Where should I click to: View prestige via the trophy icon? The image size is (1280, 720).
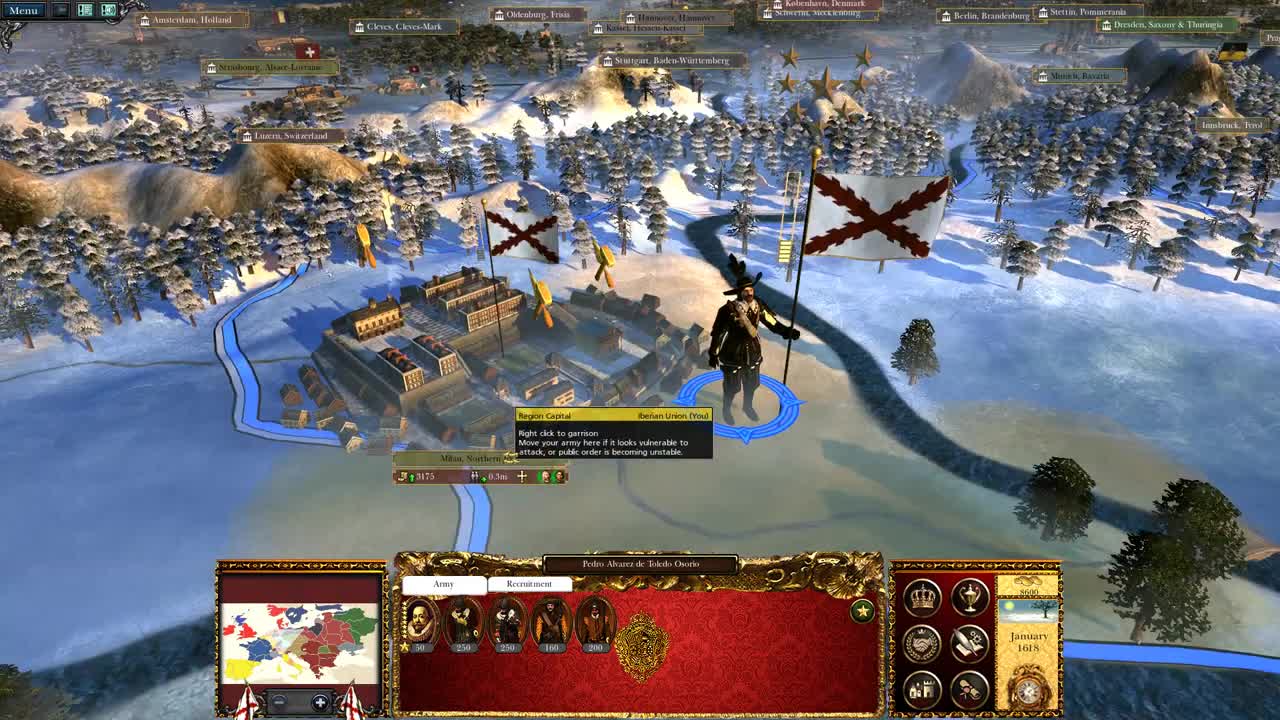click(967, 600)
